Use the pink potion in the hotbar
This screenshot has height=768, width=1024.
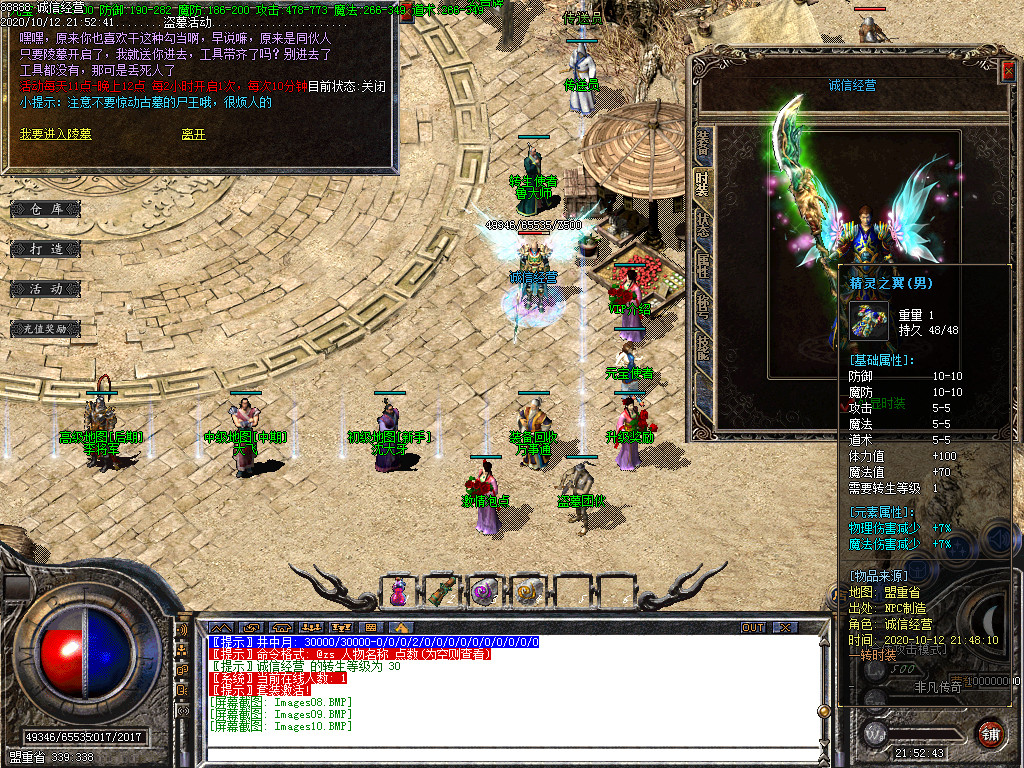399,592
